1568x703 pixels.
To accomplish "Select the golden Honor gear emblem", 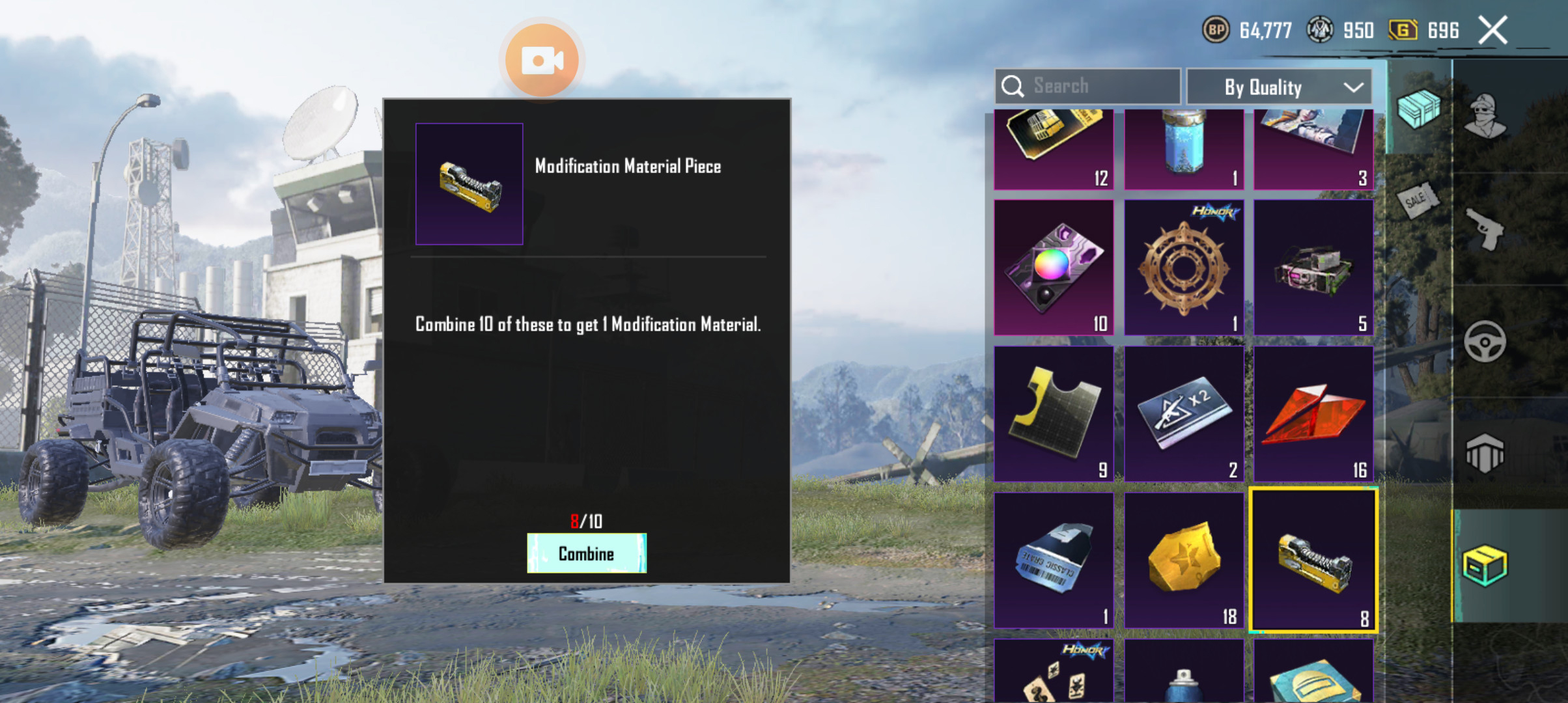I will pos(1183,268).
